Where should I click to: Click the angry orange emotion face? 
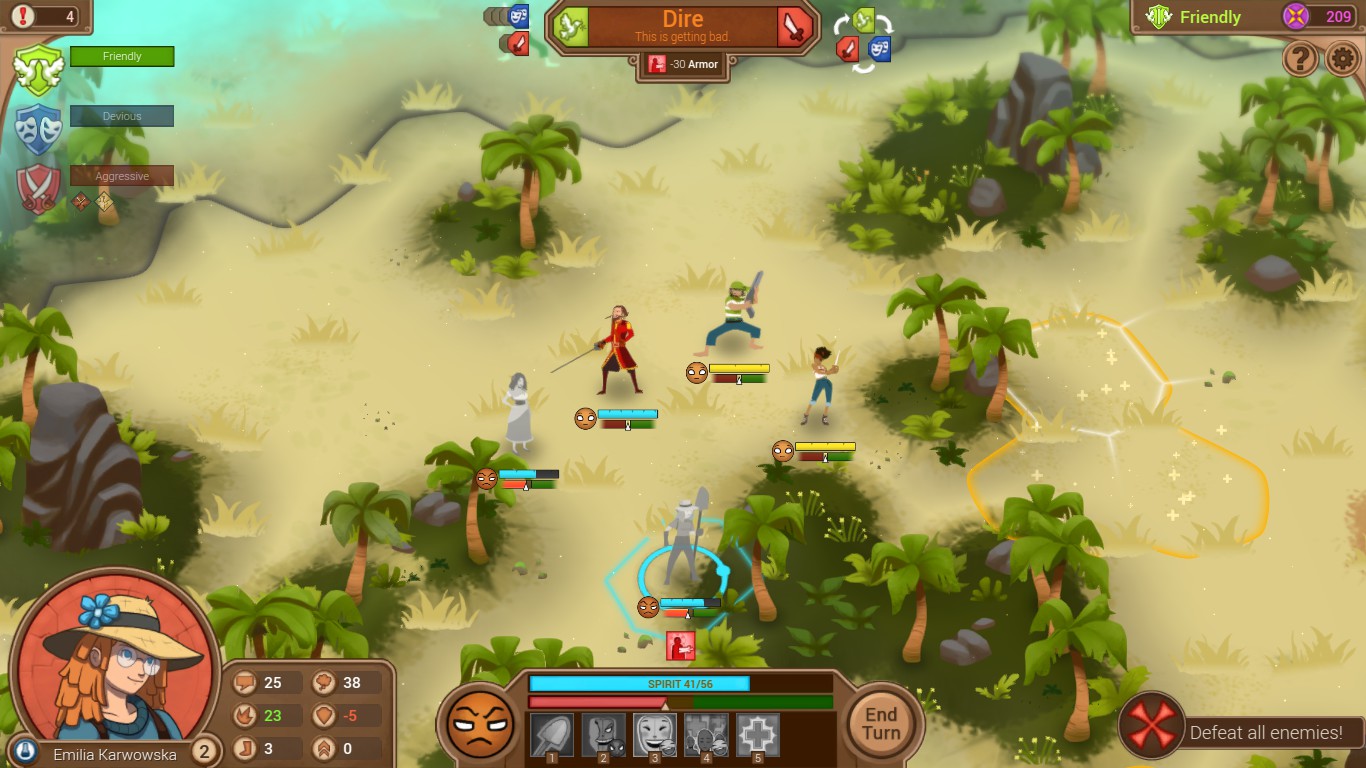(478, 723)
